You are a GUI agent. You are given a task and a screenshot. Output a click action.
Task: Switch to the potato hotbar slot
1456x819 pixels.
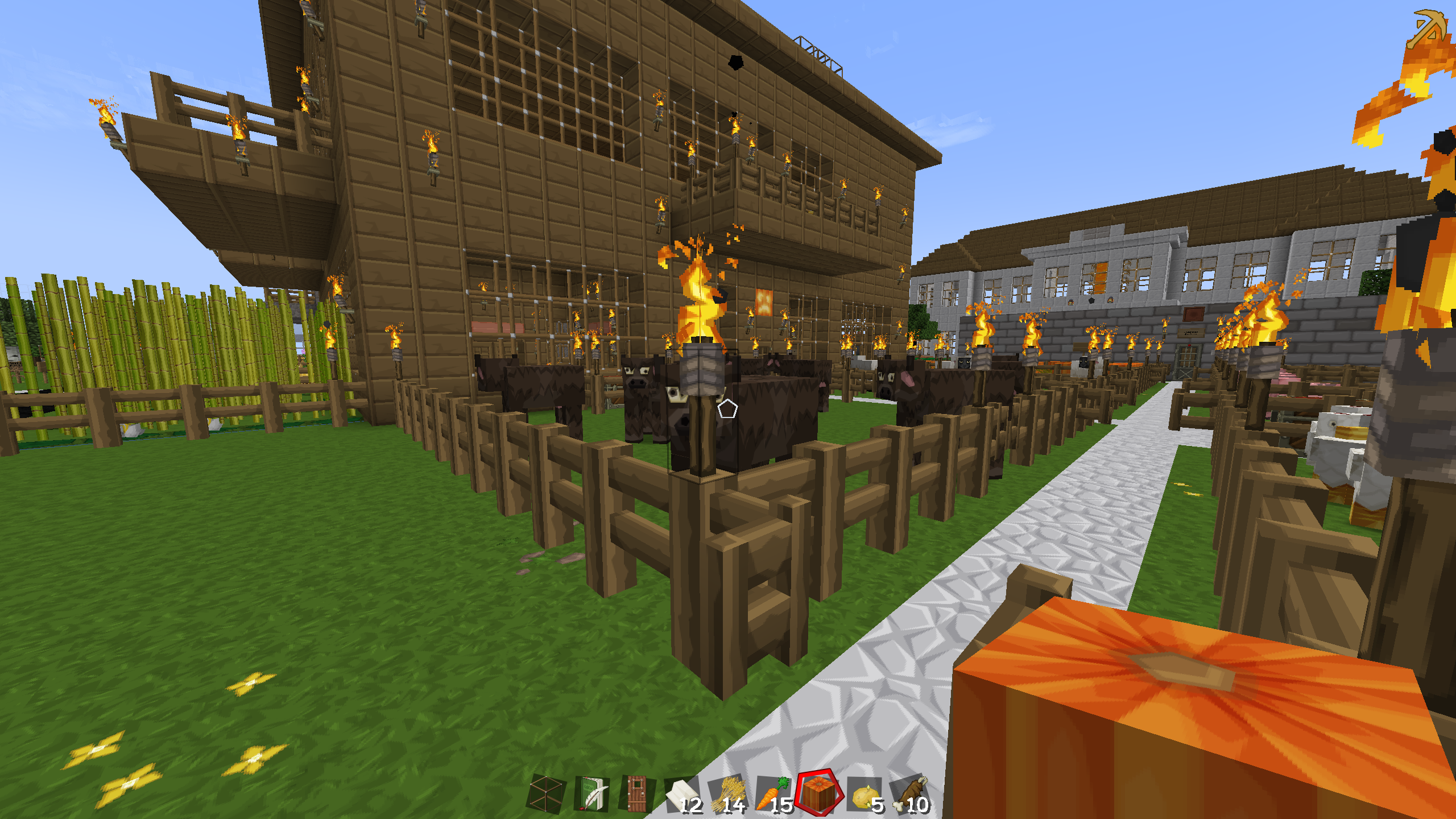865,794
